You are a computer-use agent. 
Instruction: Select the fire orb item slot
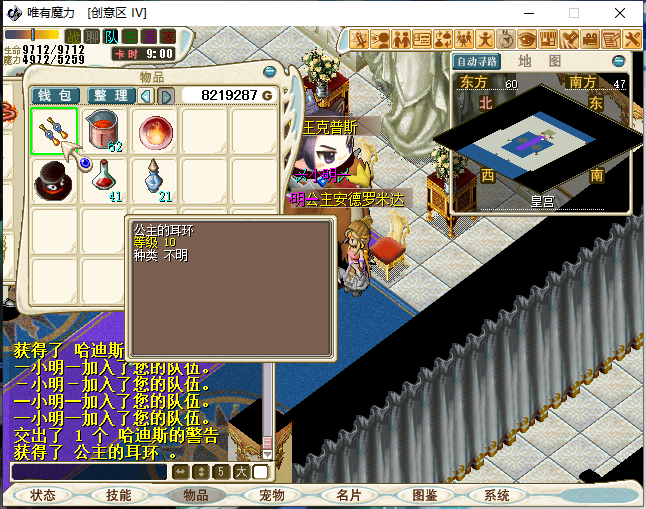pos(153,131)
